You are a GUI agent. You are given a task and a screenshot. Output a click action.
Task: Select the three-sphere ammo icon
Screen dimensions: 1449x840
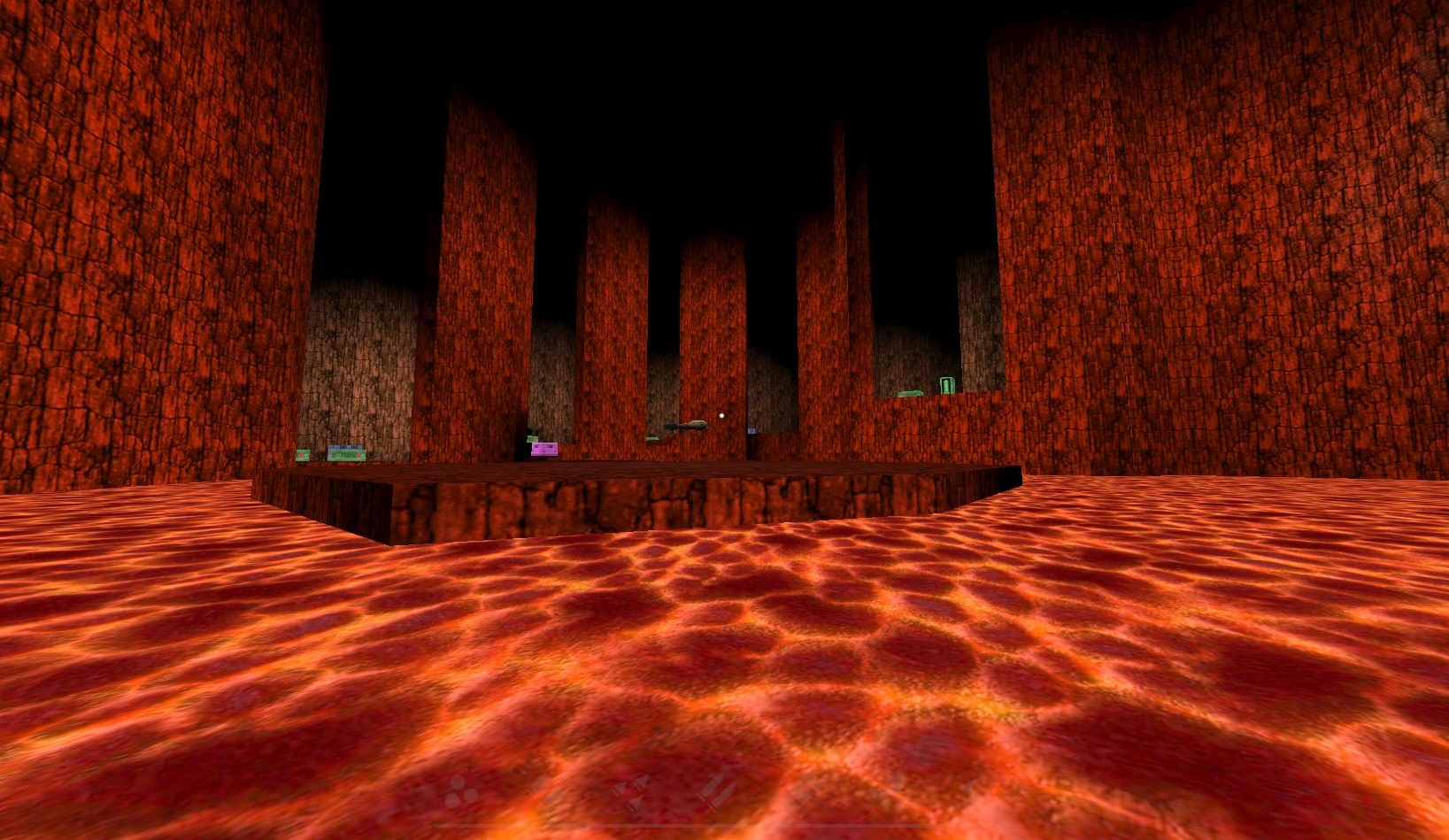461,792
